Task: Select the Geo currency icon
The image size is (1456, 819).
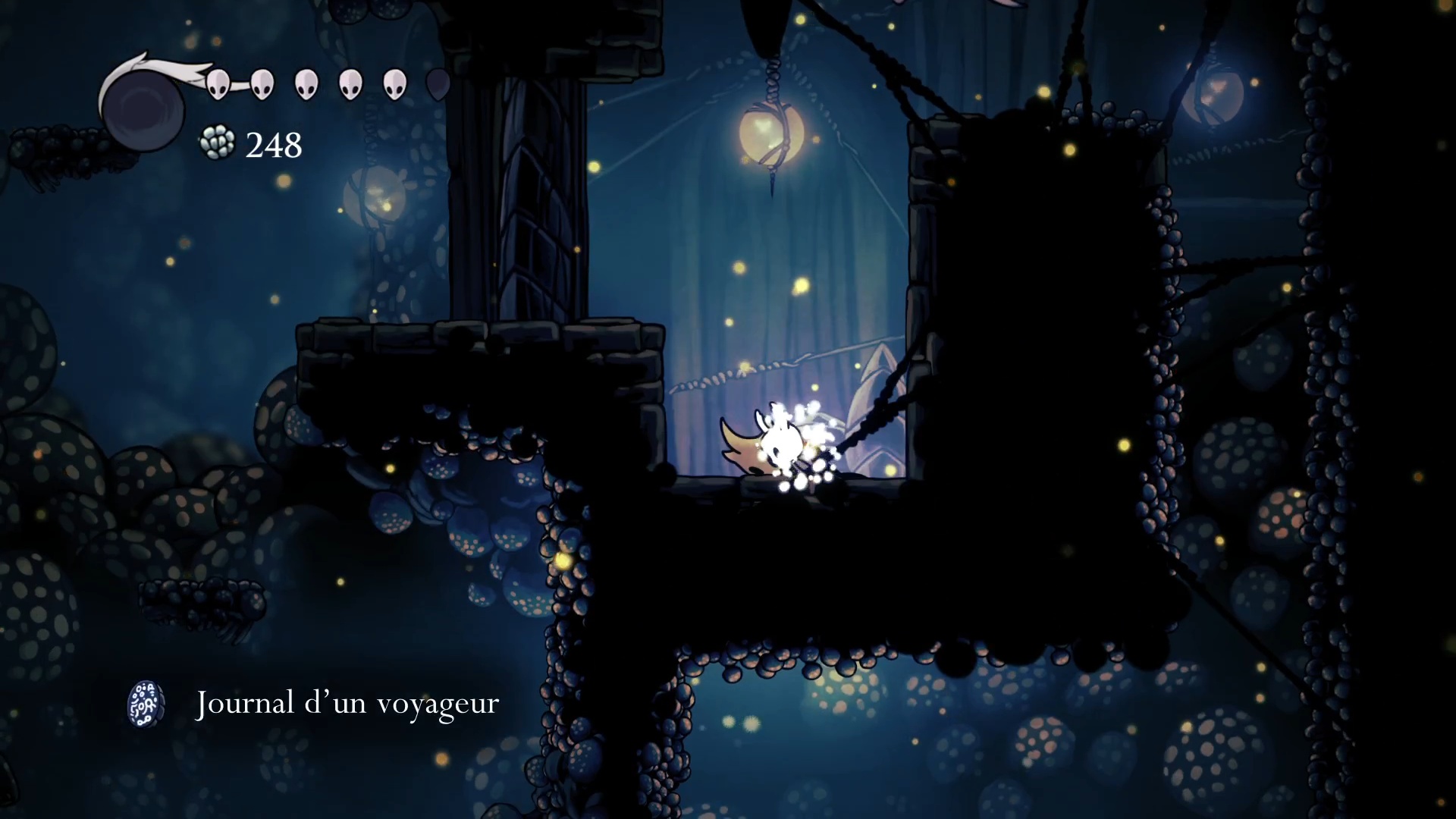Action: [x=218, y=143]
